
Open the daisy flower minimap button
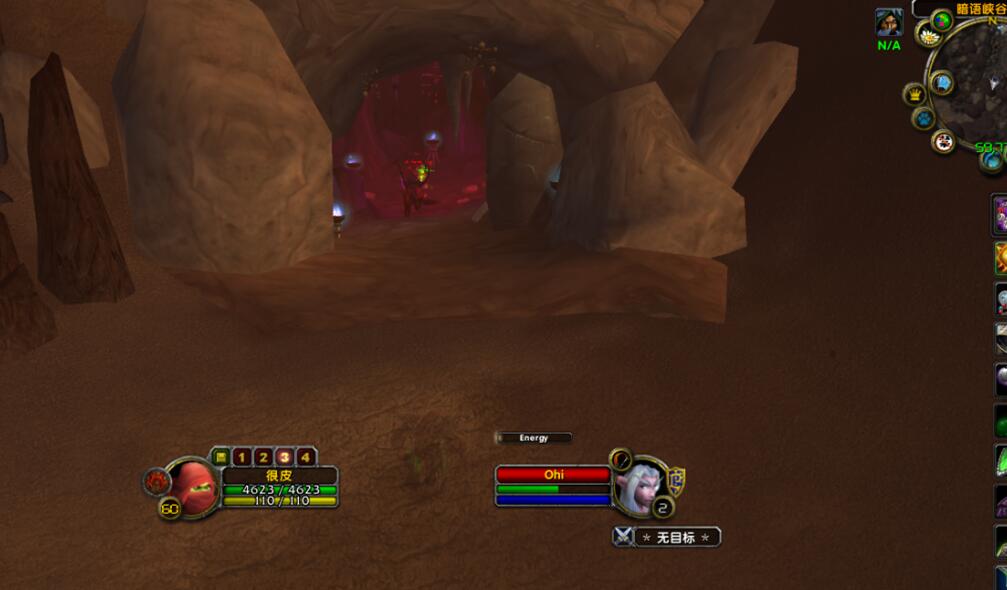(929, 37)
